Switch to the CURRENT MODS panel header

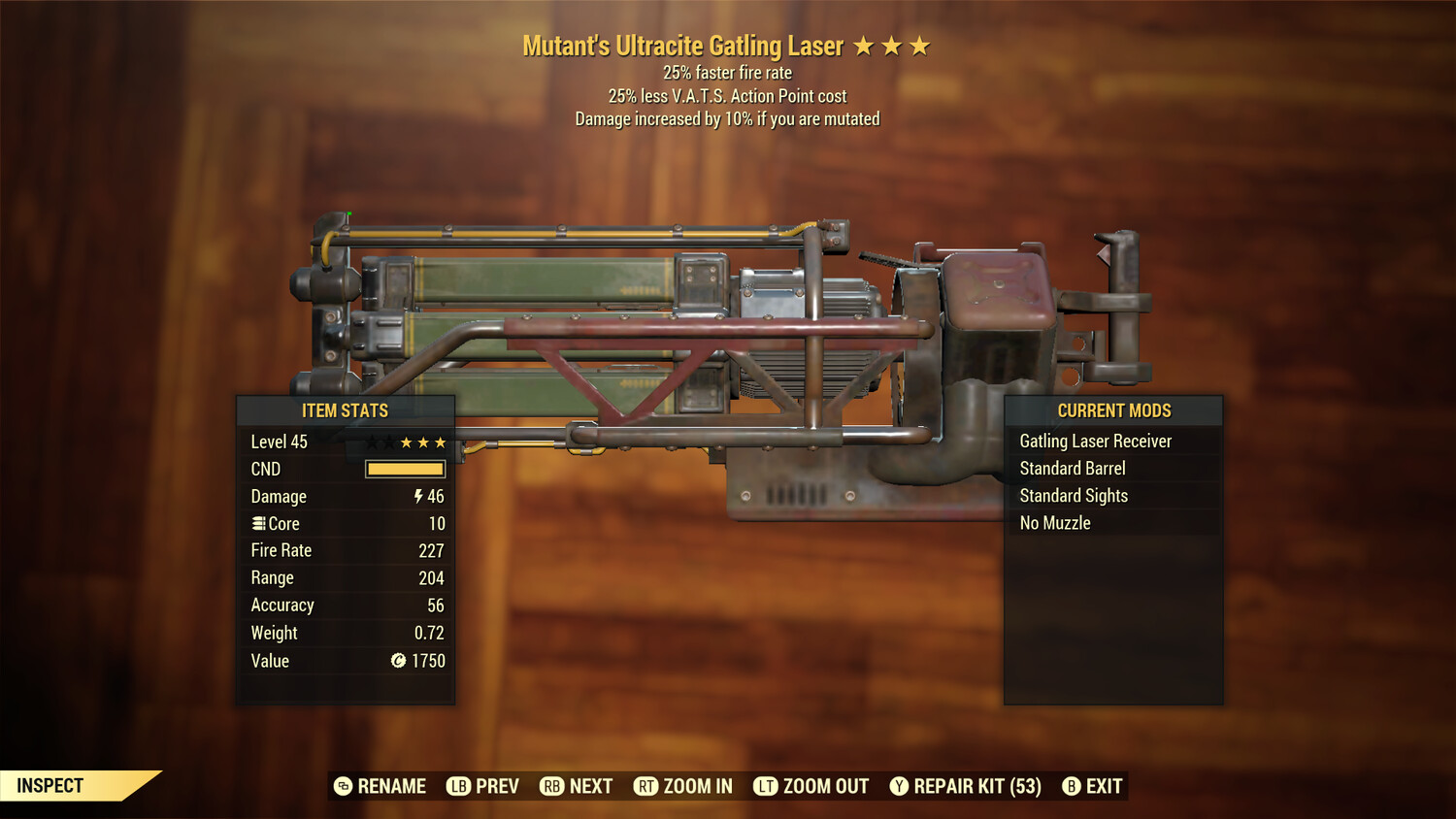point(1113,409)
